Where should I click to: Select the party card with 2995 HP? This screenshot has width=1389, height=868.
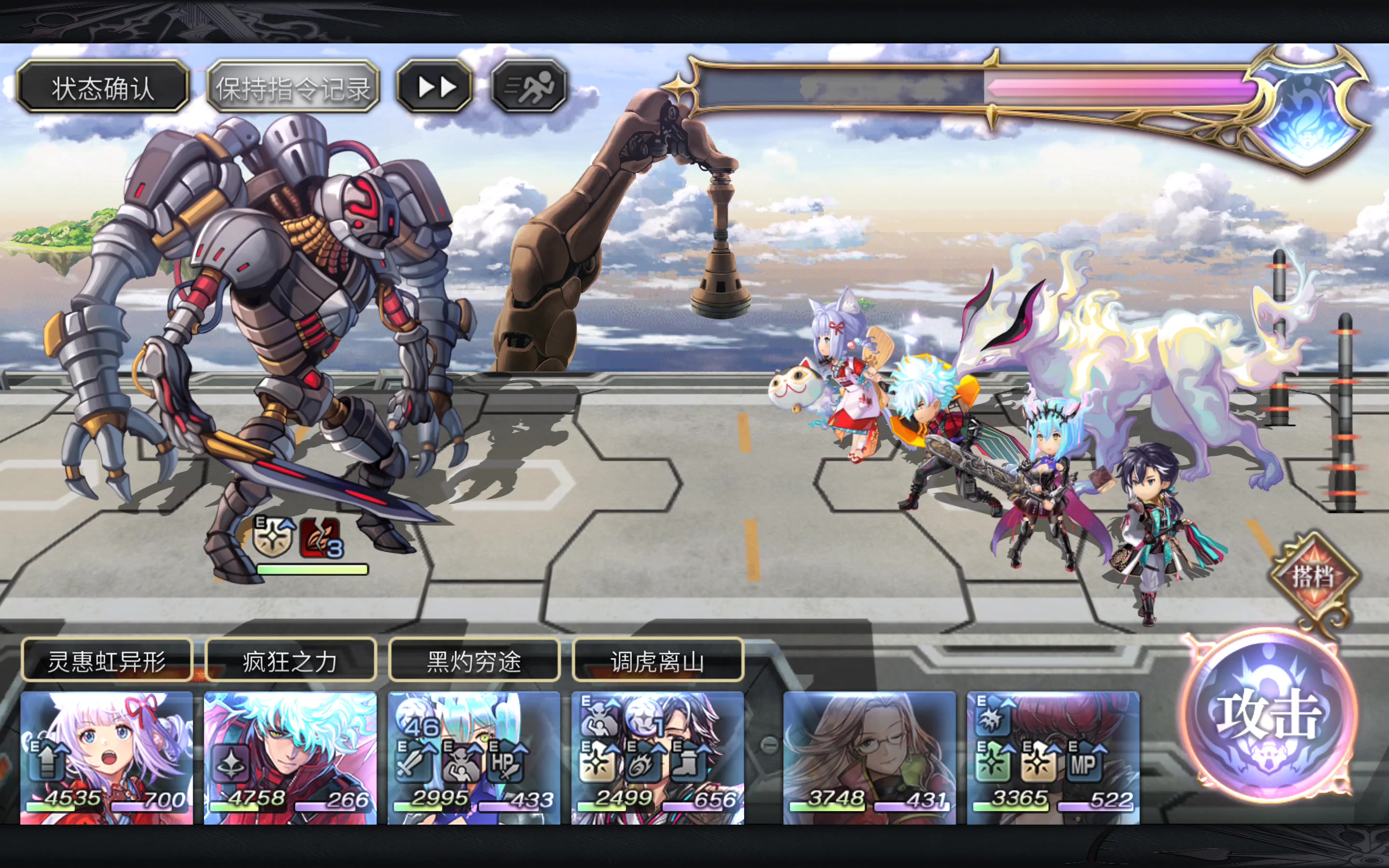(474, 758)
